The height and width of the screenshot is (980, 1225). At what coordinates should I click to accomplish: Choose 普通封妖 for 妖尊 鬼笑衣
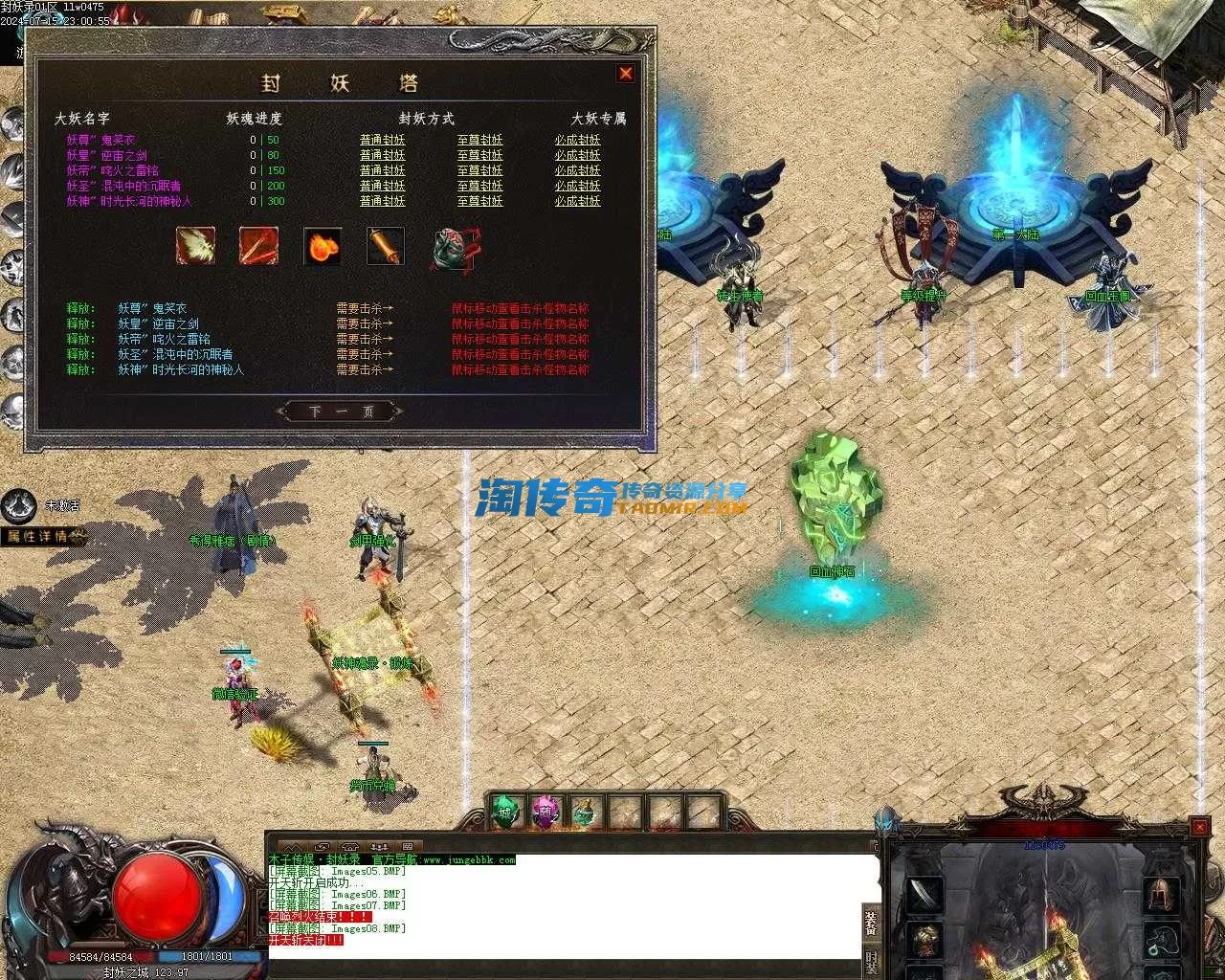[x=382, y=140]
